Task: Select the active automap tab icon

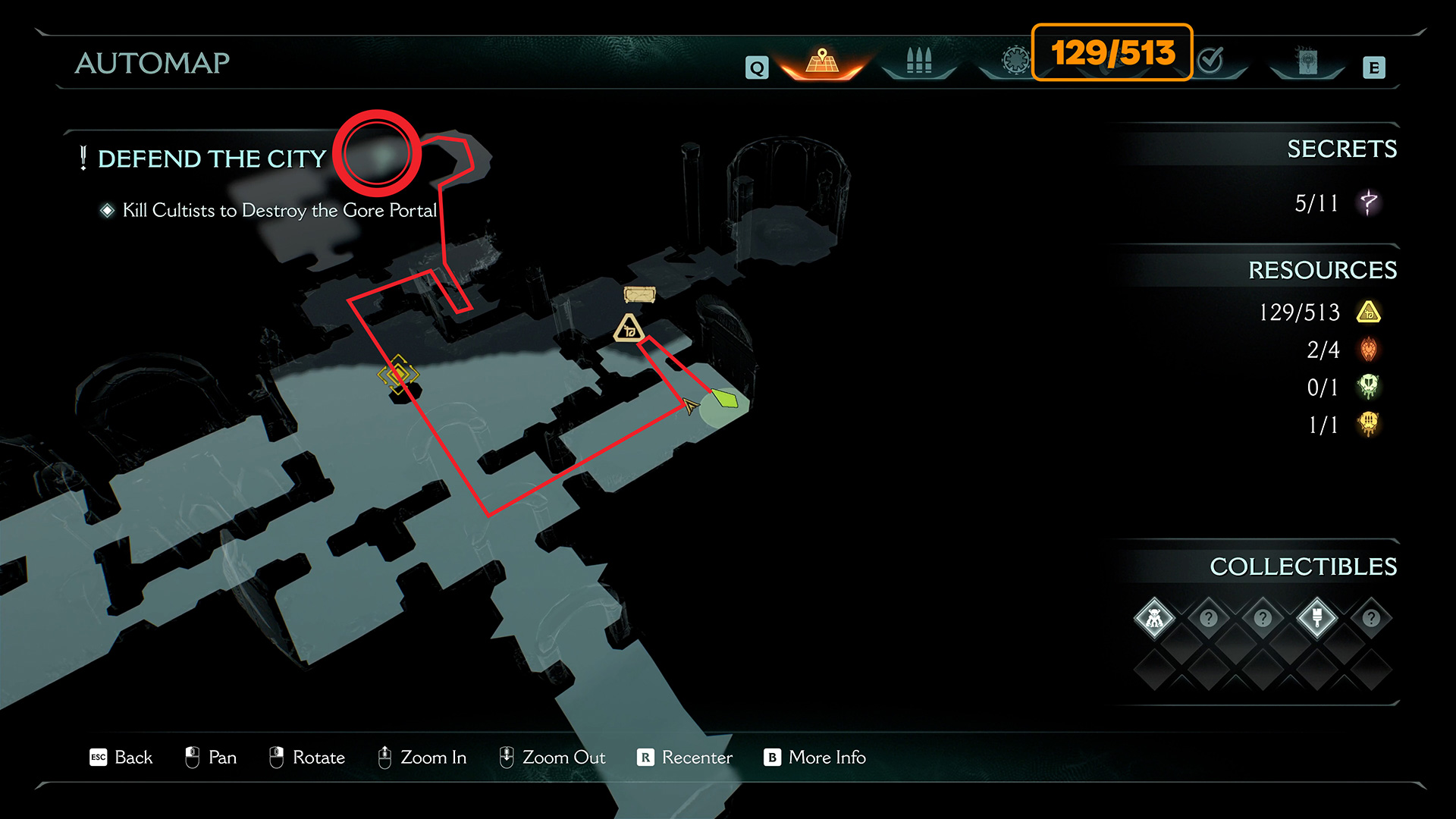Action: pos(822,61)
